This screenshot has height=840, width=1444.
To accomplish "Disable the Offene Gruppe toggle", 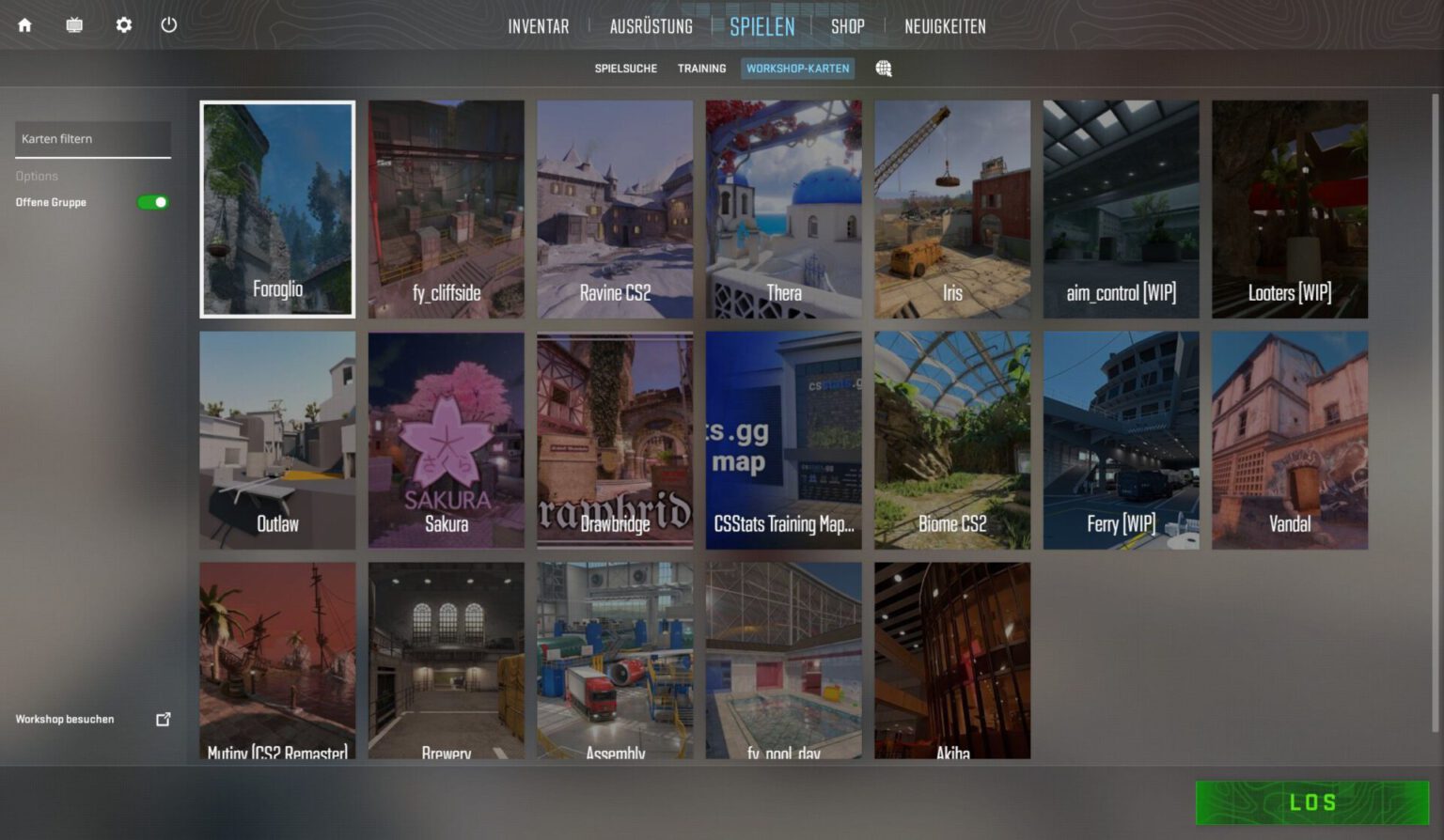I will 151,202.
